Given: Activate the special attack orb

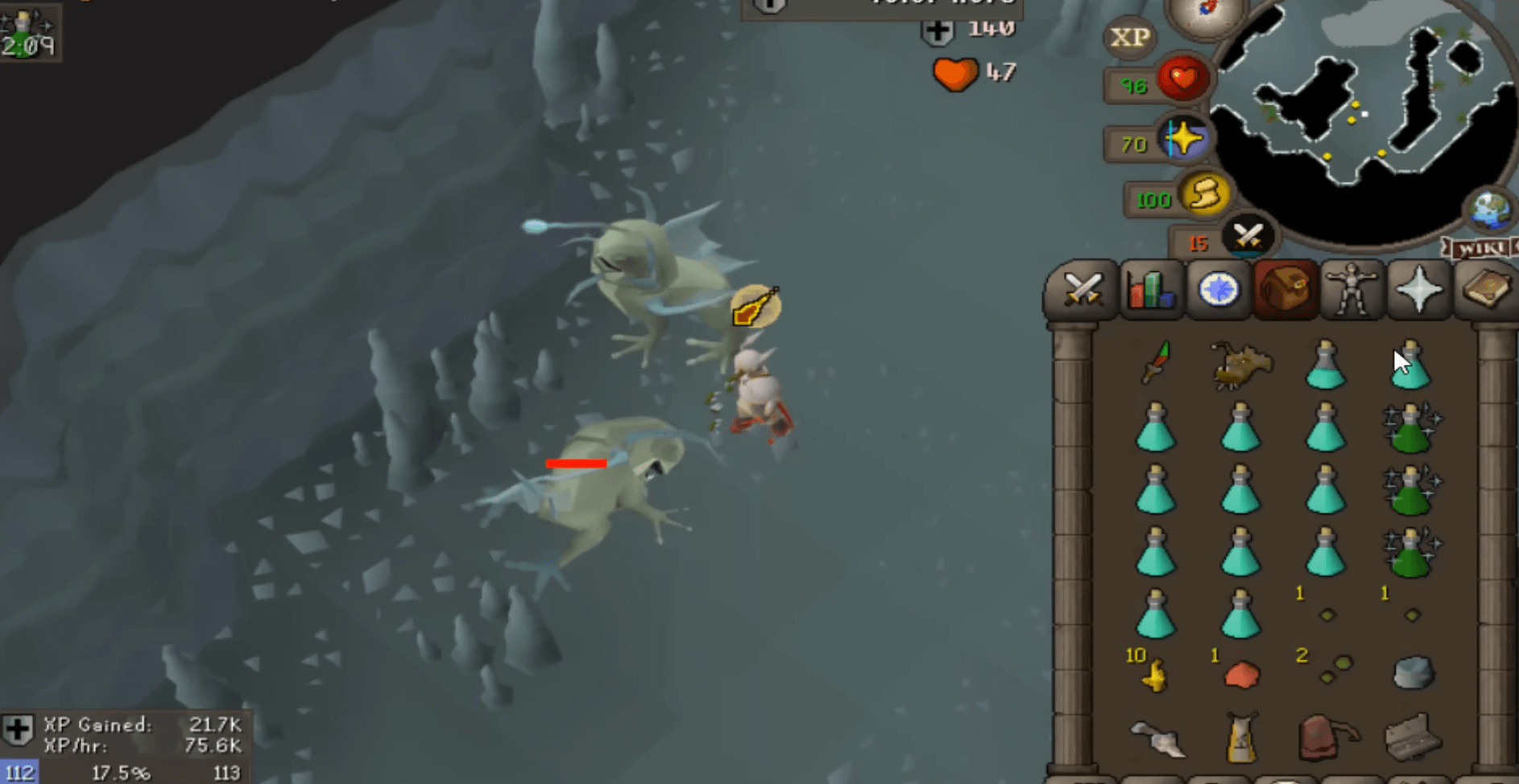Looking at the screenshot, I should pyautogui.click(x=1248, y=237).
